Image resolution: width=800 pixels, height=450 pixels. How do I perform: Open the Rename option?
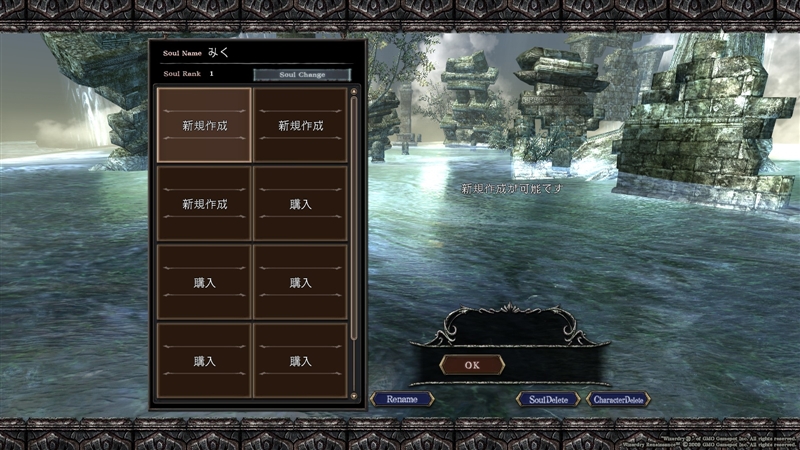(402, 399)
